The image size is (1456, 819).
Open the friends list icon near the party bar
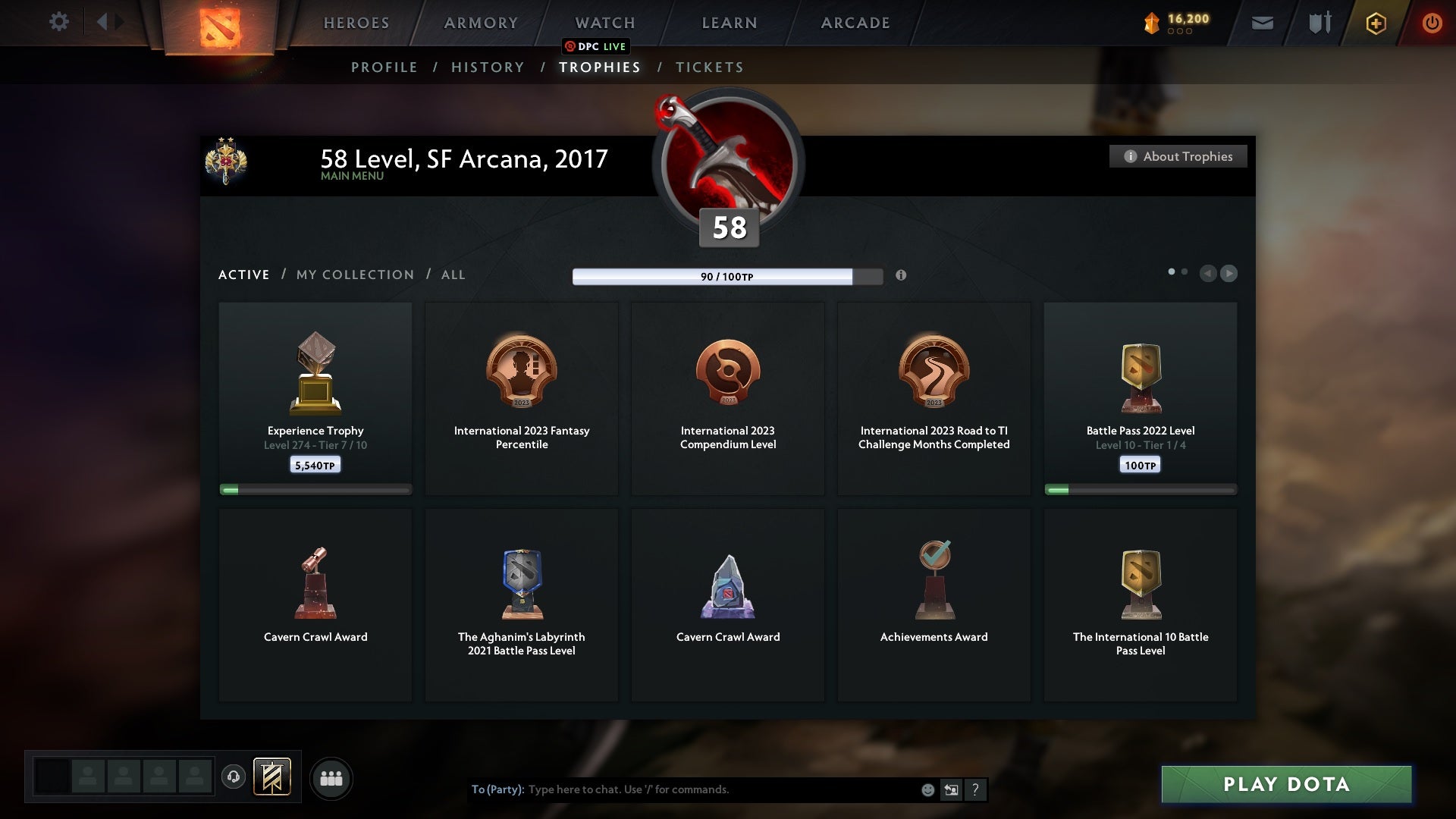[331, 778]
